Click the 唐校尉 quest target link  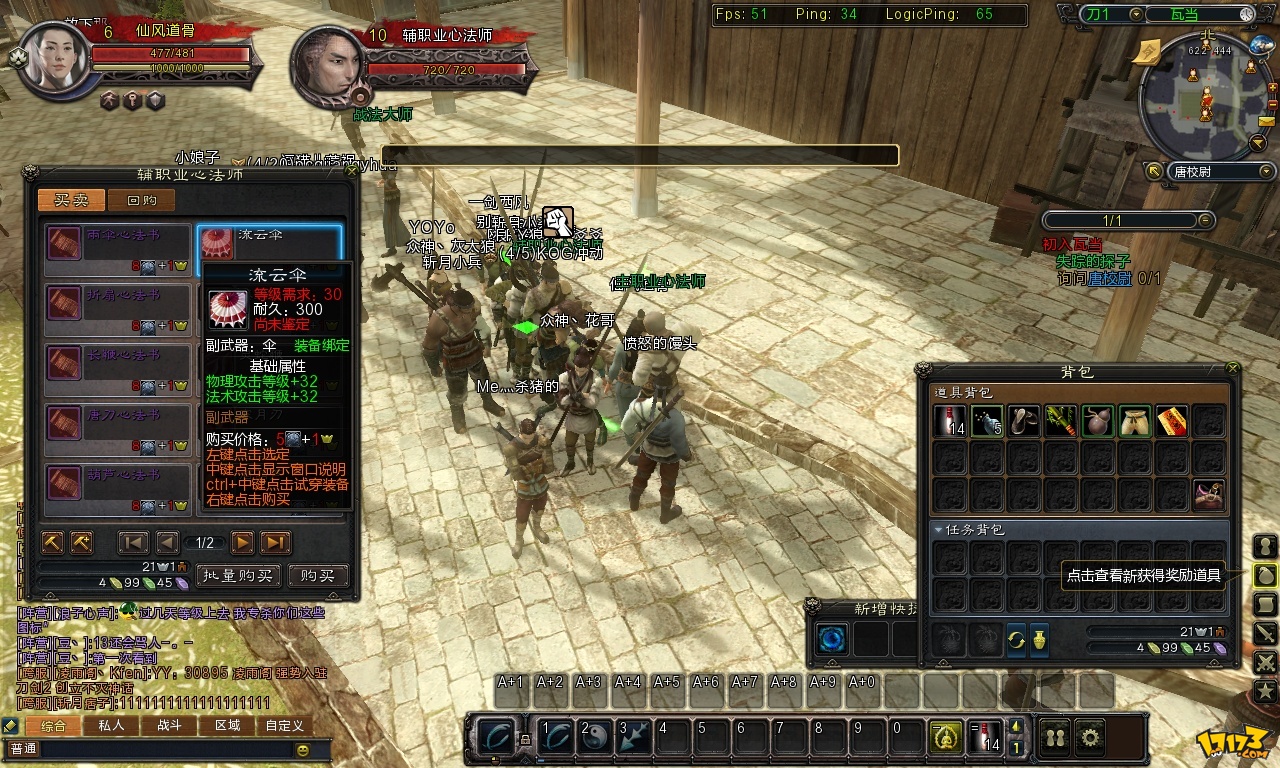pos(1111,279)
